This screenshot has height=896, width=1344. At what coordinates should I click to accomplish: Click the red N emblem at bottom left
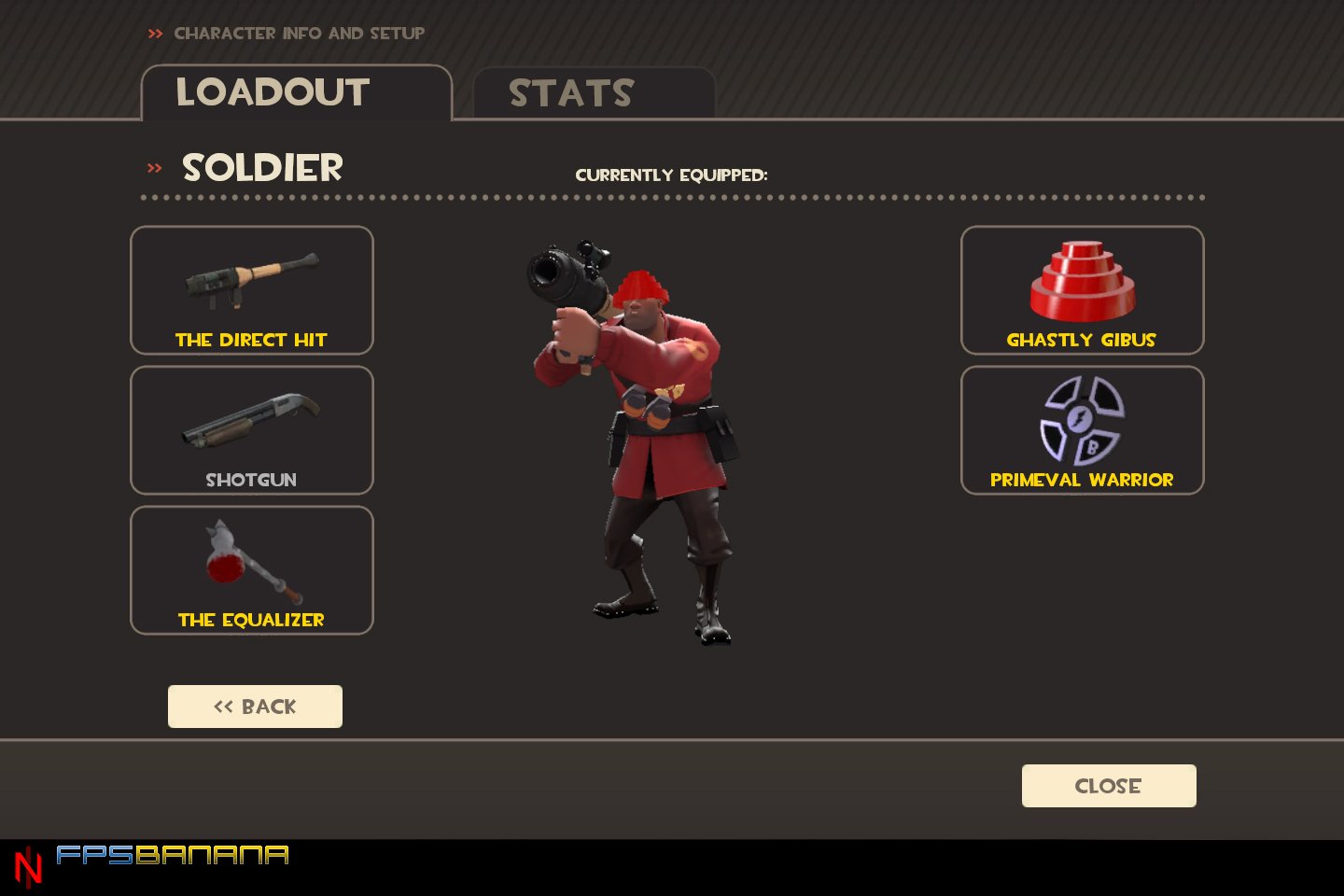(x=30, y=859)
